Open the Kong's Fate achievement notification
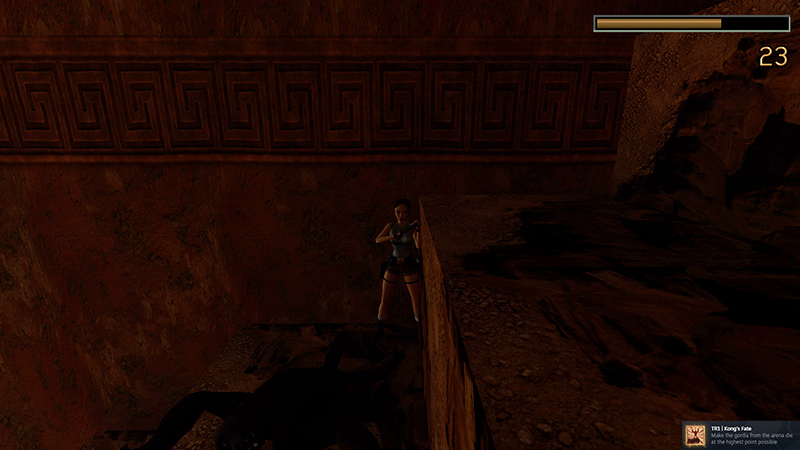This screenshot has height=450, width=800. 741,434
